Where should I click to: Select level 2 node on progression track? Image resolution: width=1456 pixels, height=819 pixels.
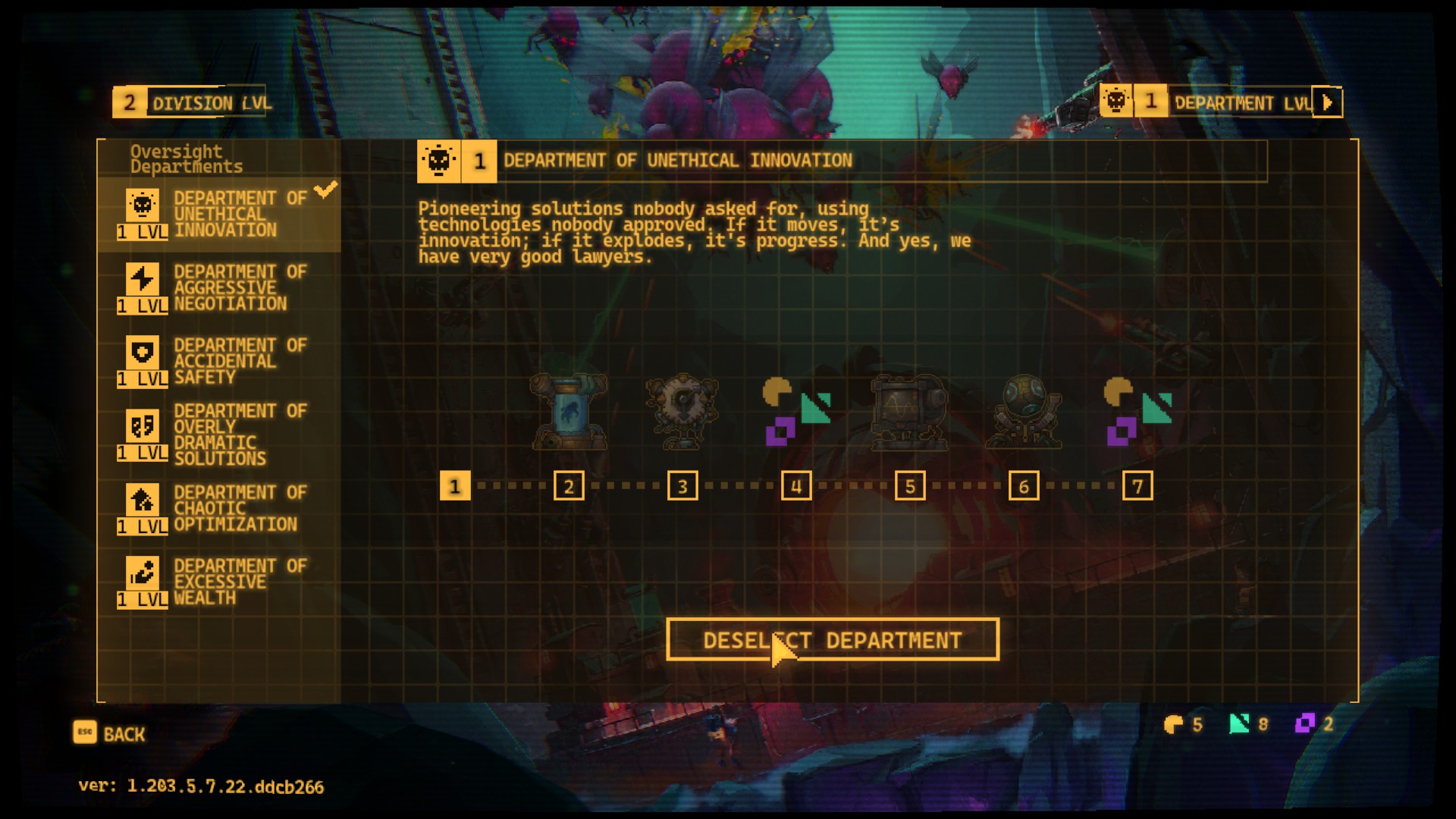click(x=569, y=486)
